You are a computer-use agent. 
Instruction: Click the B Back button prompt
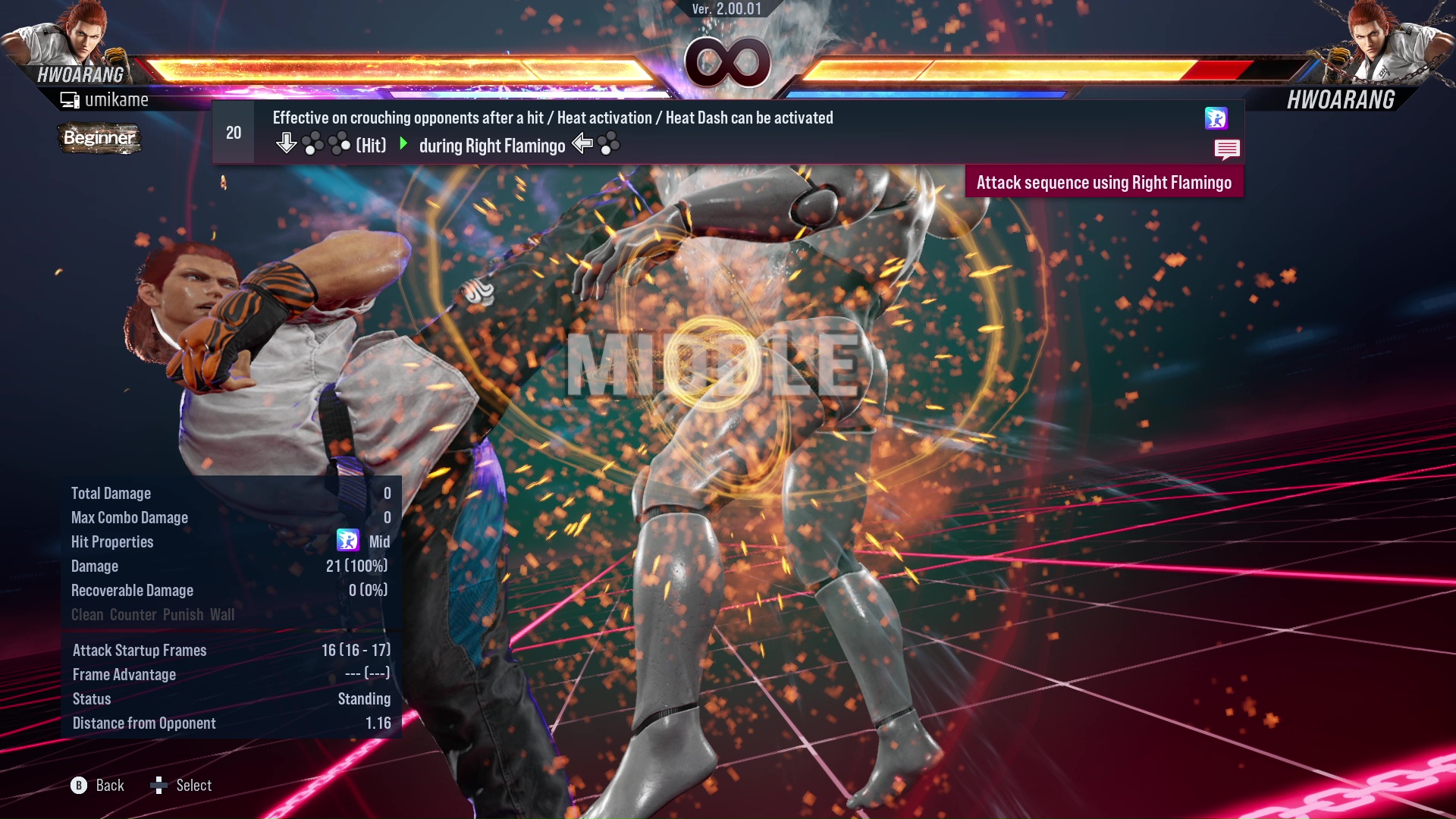tap(78, 785)
